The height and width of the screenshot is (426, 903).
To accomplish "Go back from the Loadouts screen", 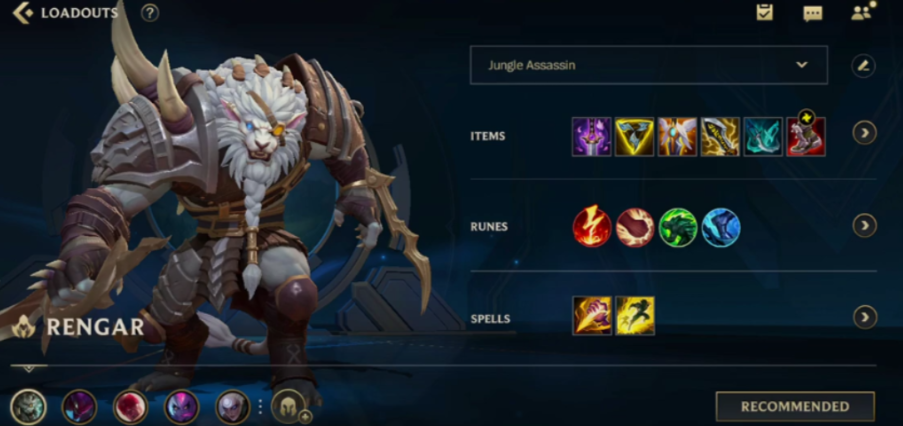I will point(22,13).
